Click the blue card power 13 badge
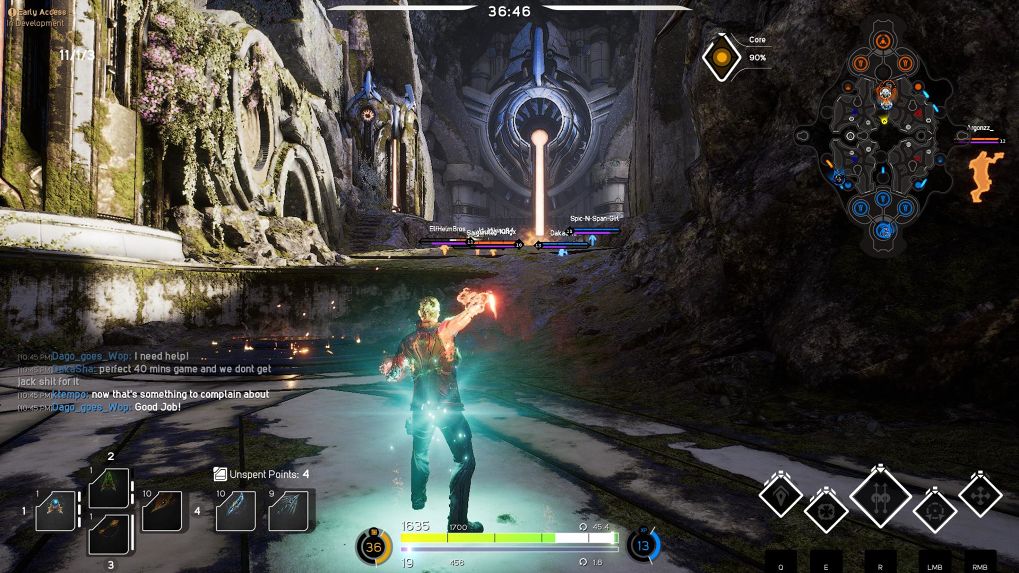1019x573 pixels. pyautogui.click(x=644, y=546)
